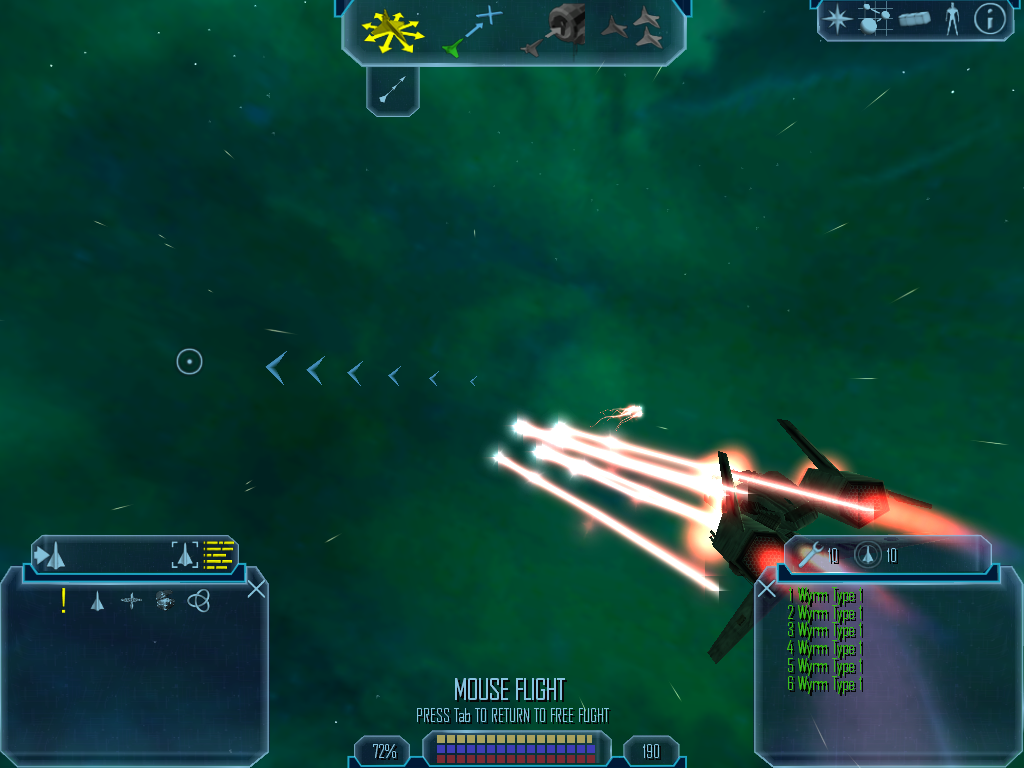Select the yellow scatter-arrows command icon
This screenshot has width=1024, height=768.
pyautogui.click(x=393, y=31)
